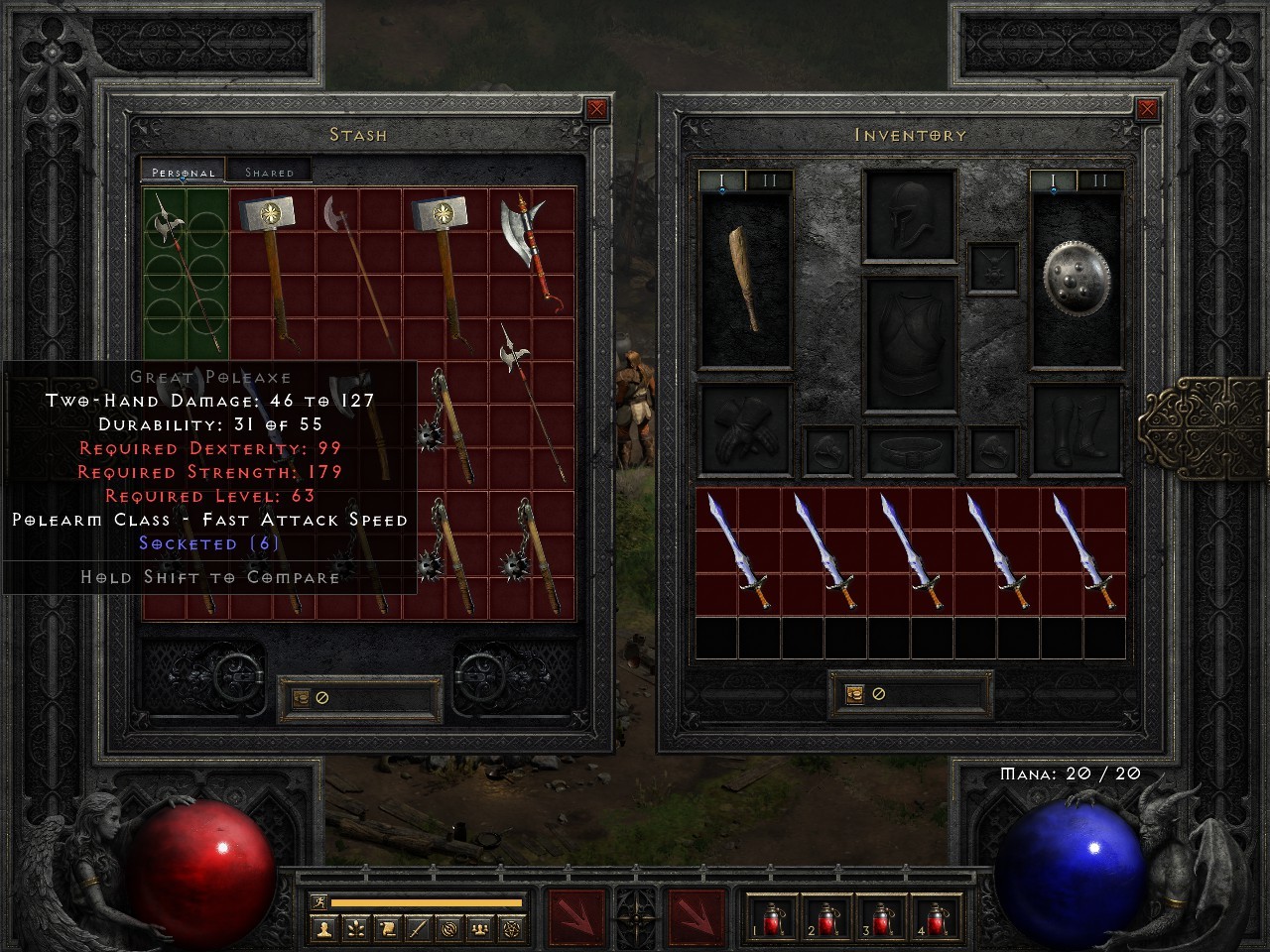
Task: Open the Quest Log scroll icon
Action: [x=386, y=929]
